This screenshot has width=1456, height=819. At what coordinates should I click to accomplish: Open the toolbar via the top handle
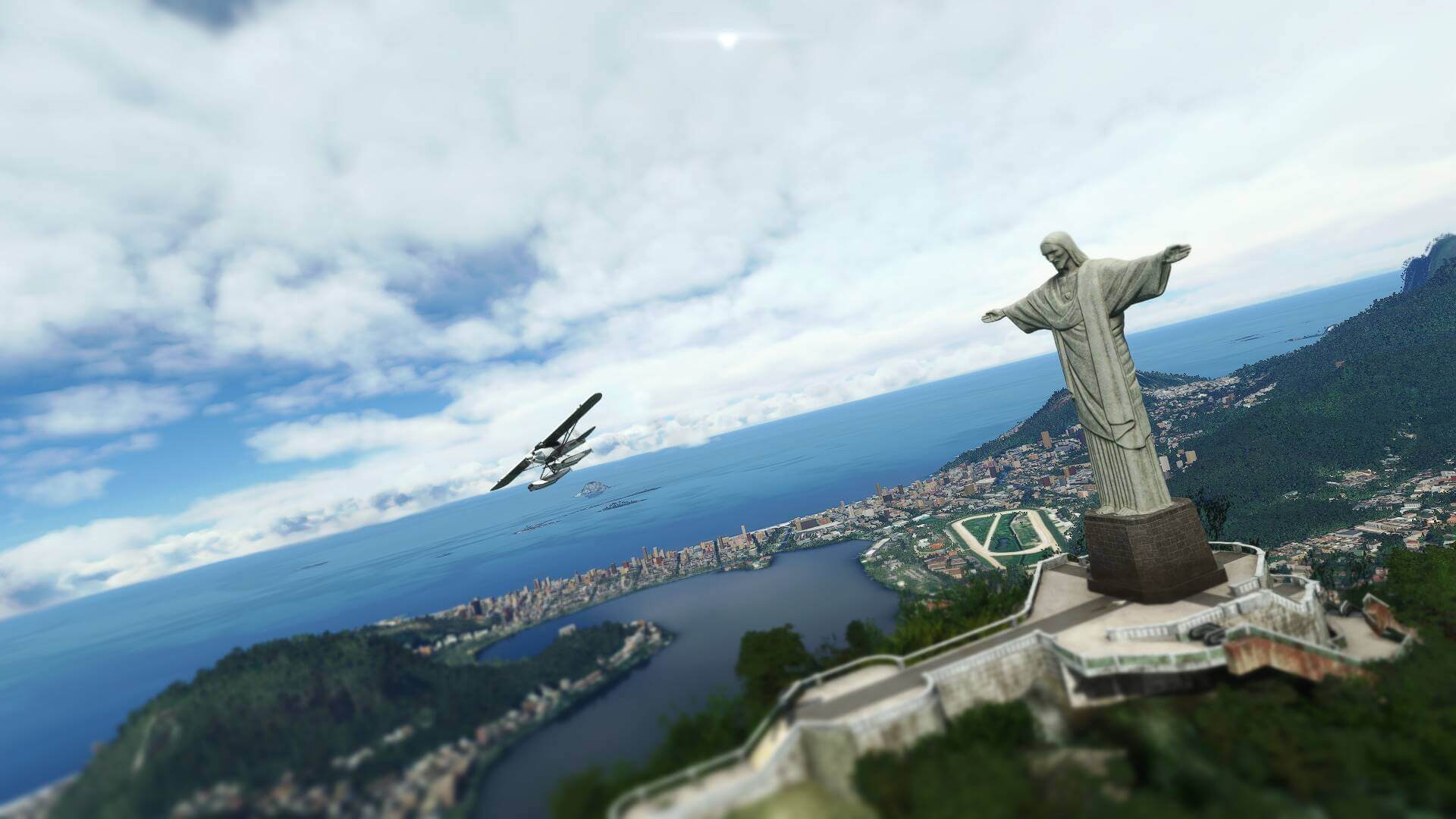[727, 38]
